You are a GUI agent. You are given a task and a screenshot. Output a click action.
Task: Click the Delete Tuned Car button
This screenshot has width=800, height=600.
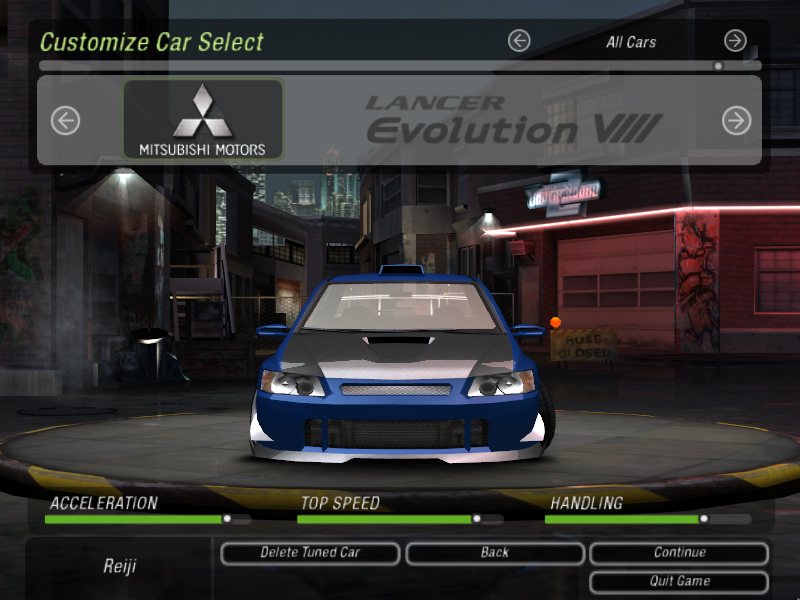pyautogui.click(x=310, y=553)
